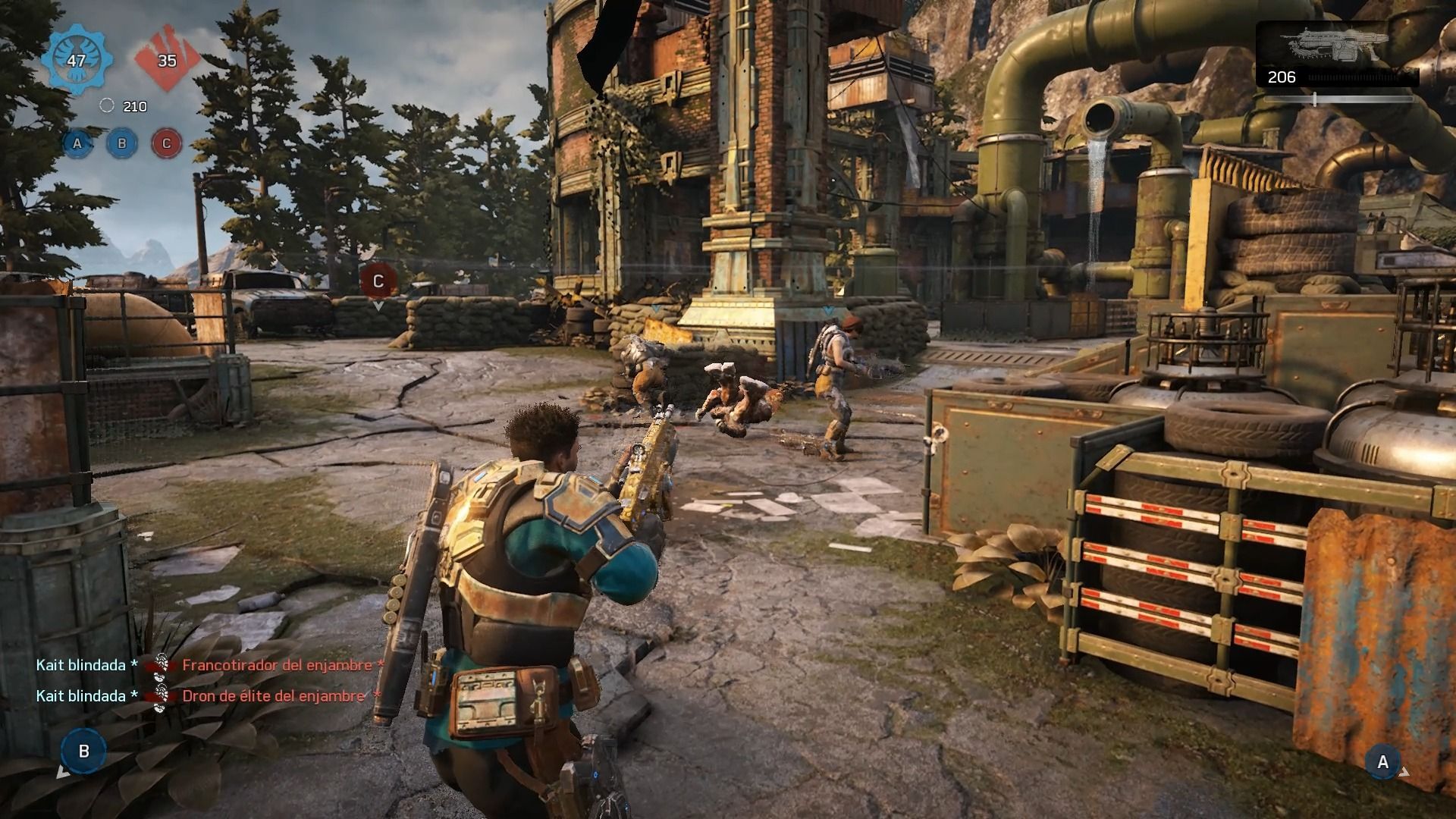Click the red C waypoint marker over the sandbags
1456x819 pixels.
(x=378, y=282)
